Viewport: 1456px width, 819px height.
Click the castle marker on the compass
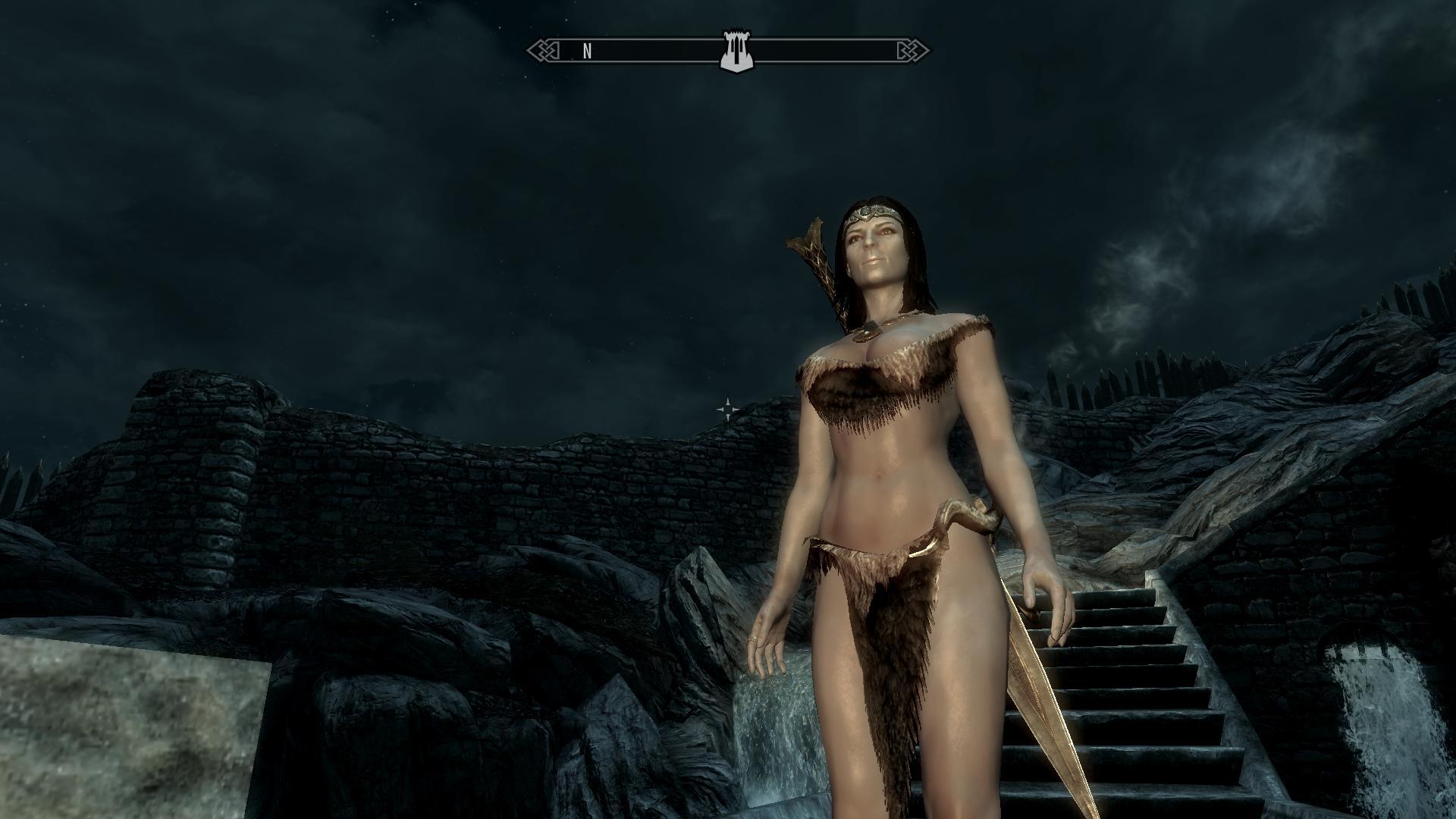[735, 52]
